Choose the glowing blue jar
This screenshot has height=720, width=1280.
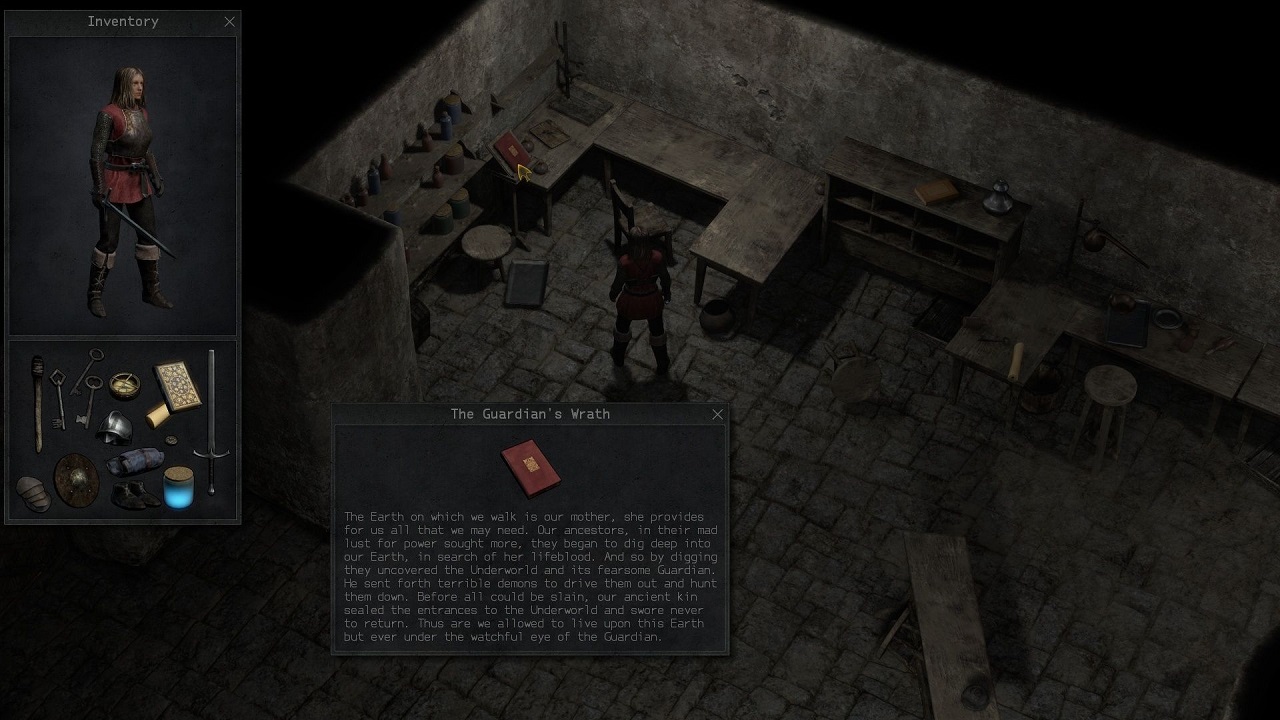178,487
